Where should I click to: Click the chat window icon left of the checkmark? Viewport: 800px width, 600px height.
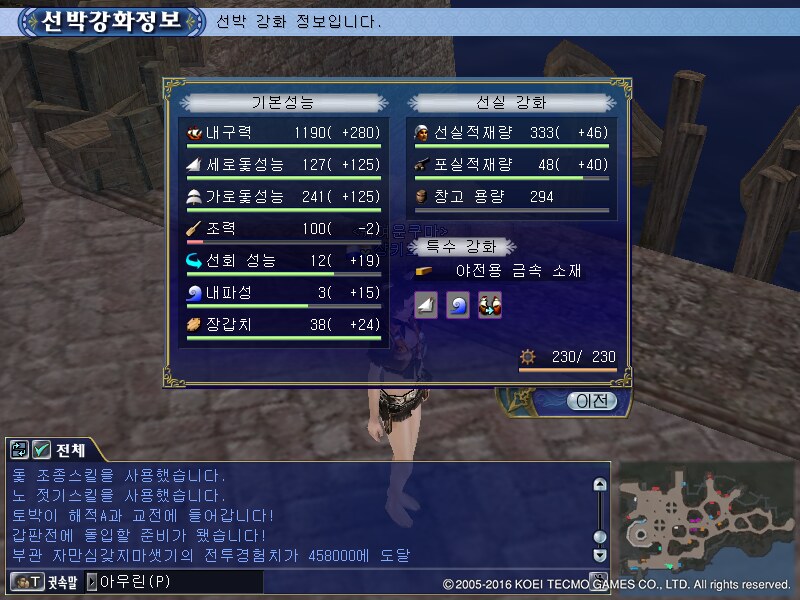coord(21,450)
